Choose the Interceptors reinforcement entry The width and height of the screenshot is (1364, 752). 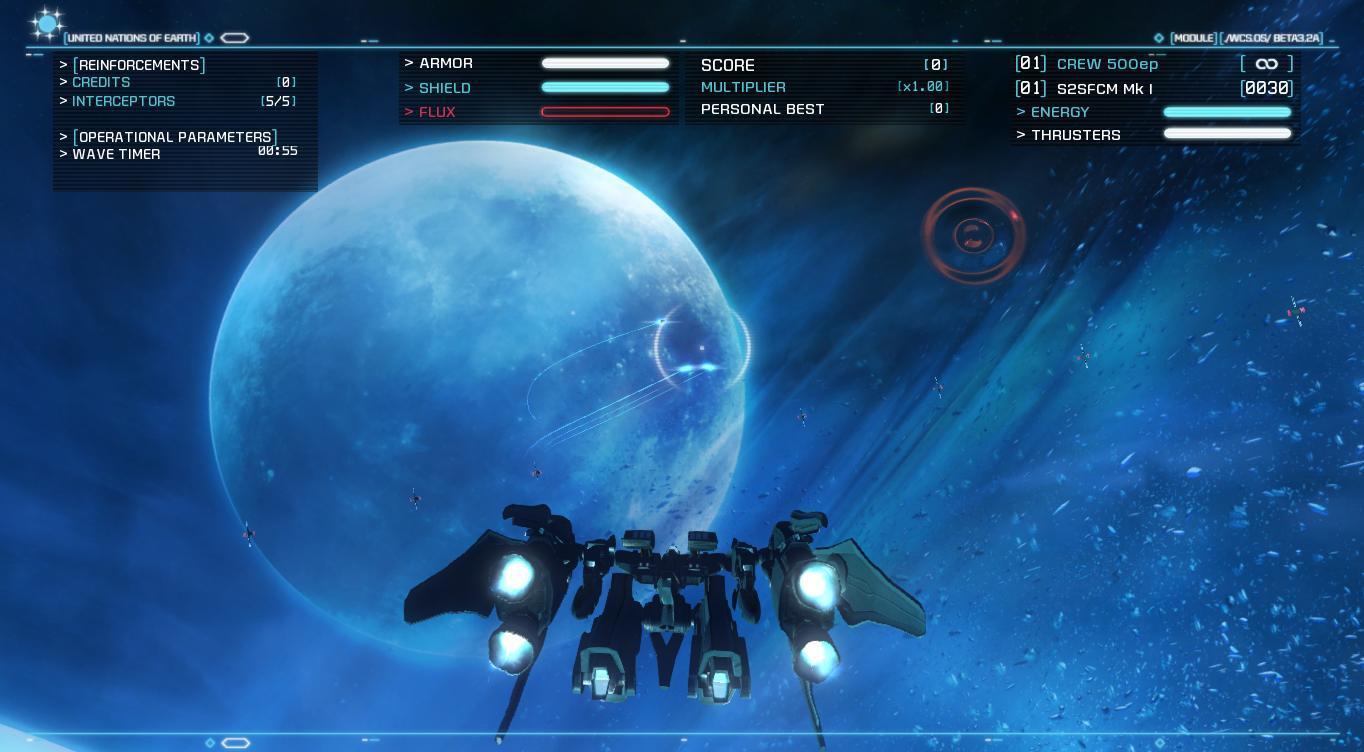[x=123, y=101]
